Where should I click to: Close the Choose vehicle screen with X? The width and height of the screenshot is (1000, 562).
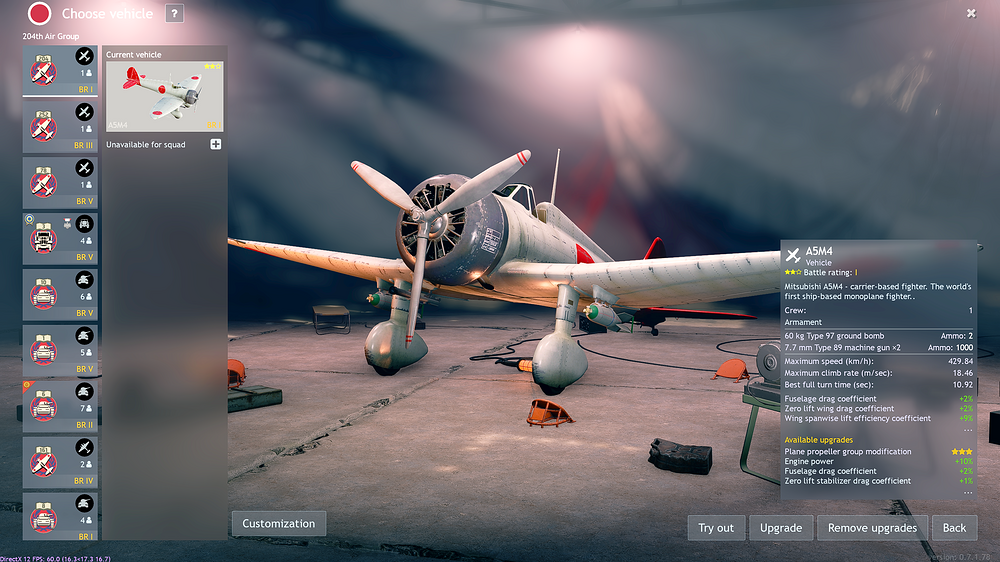[971, 13]
